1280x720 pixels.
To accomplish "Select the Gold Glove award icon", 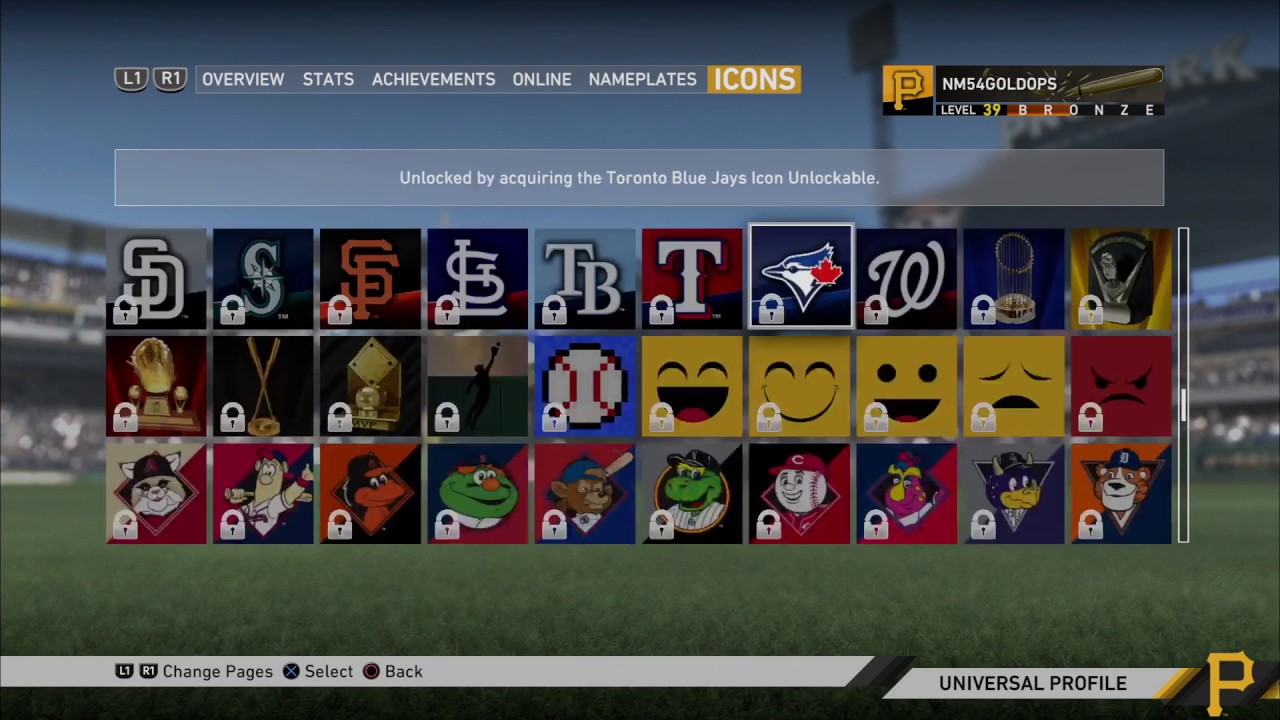I will 156,386.
